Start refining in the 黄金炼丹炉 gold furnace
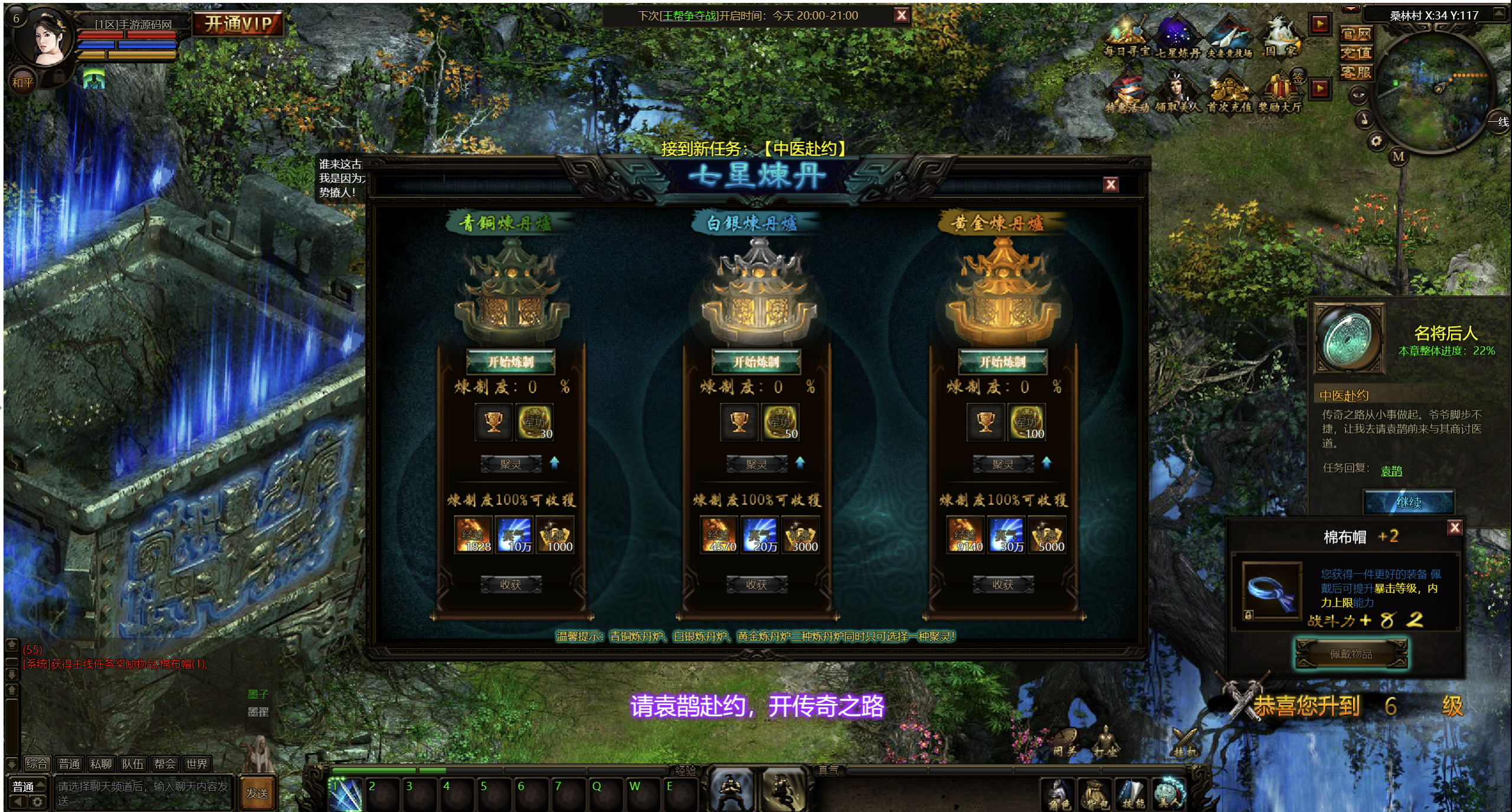1512x812 pixels. point(1003,361)
